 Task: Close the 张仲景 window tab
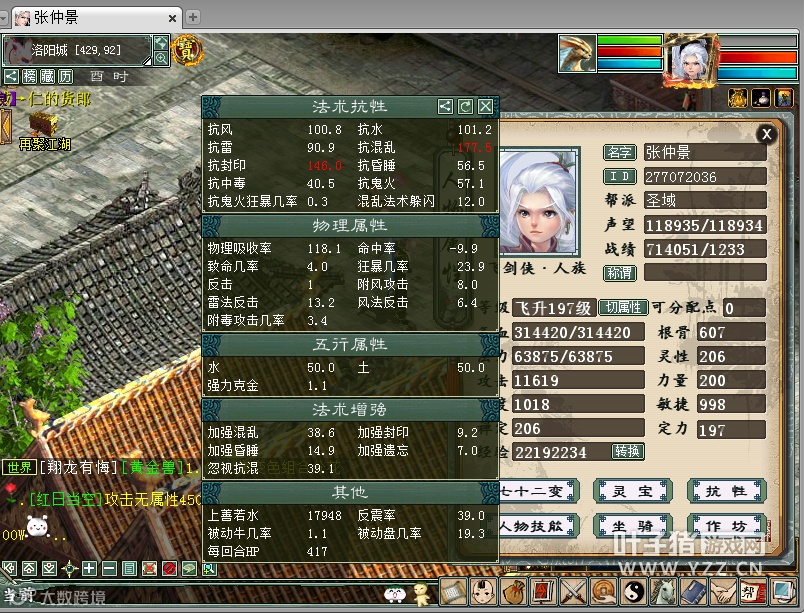click(x=173, y=18)
